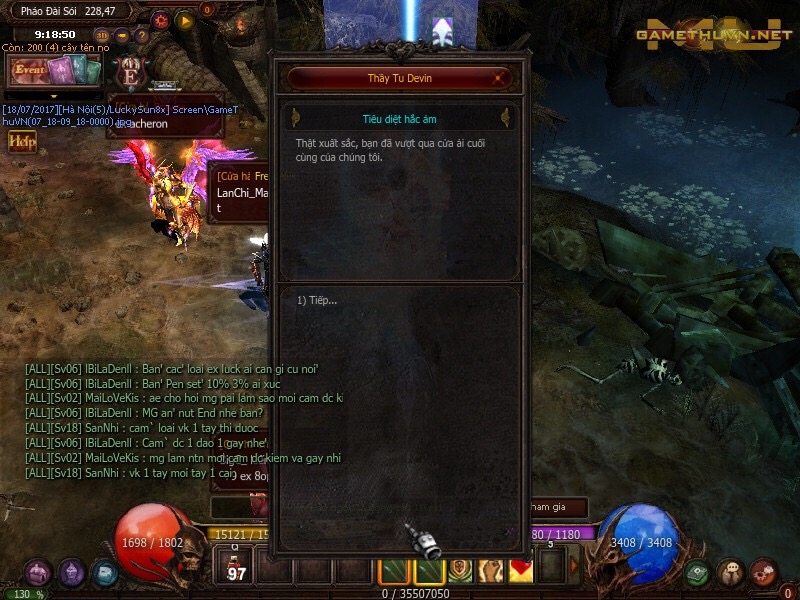
Task: Click the yellow play arrow button
Action: click(x=184, y=19)
